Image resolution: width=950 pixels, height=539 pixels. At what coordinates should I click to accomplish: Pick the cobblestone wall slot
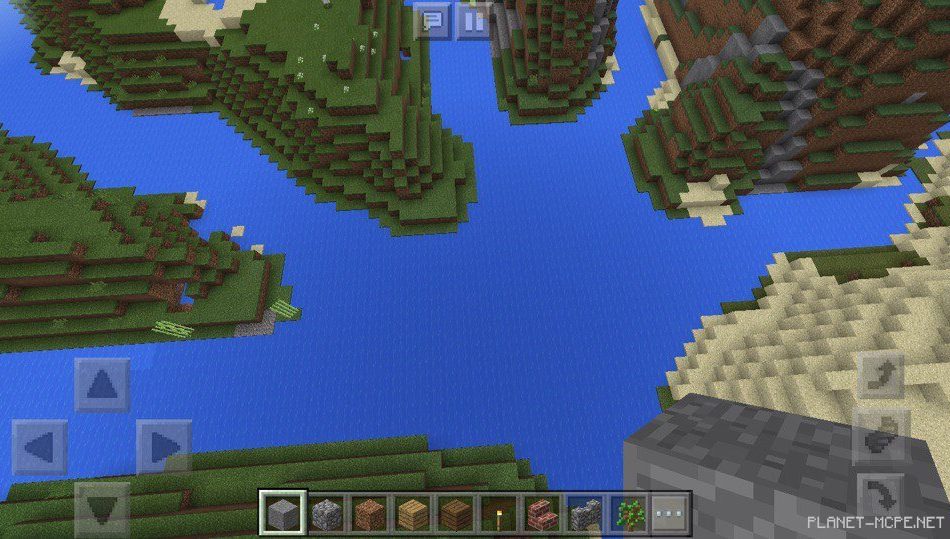584,514
